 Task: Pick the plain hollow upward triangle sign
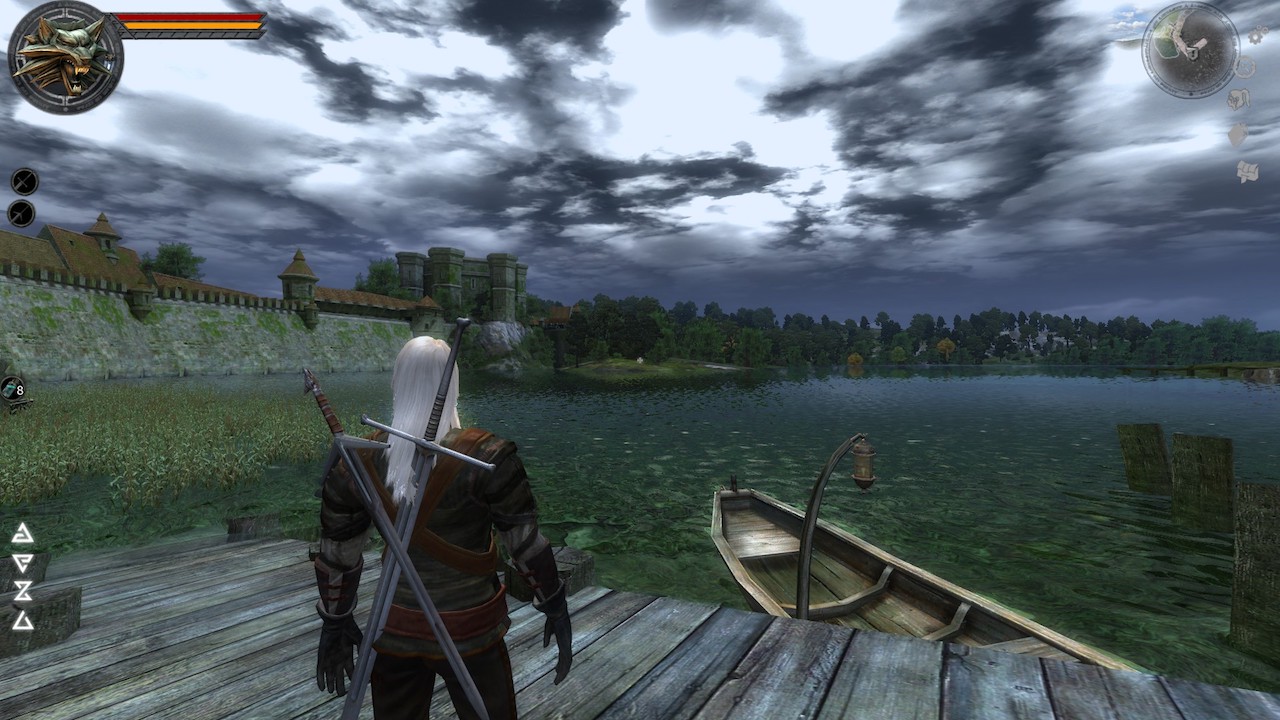[x=22, y=621]
